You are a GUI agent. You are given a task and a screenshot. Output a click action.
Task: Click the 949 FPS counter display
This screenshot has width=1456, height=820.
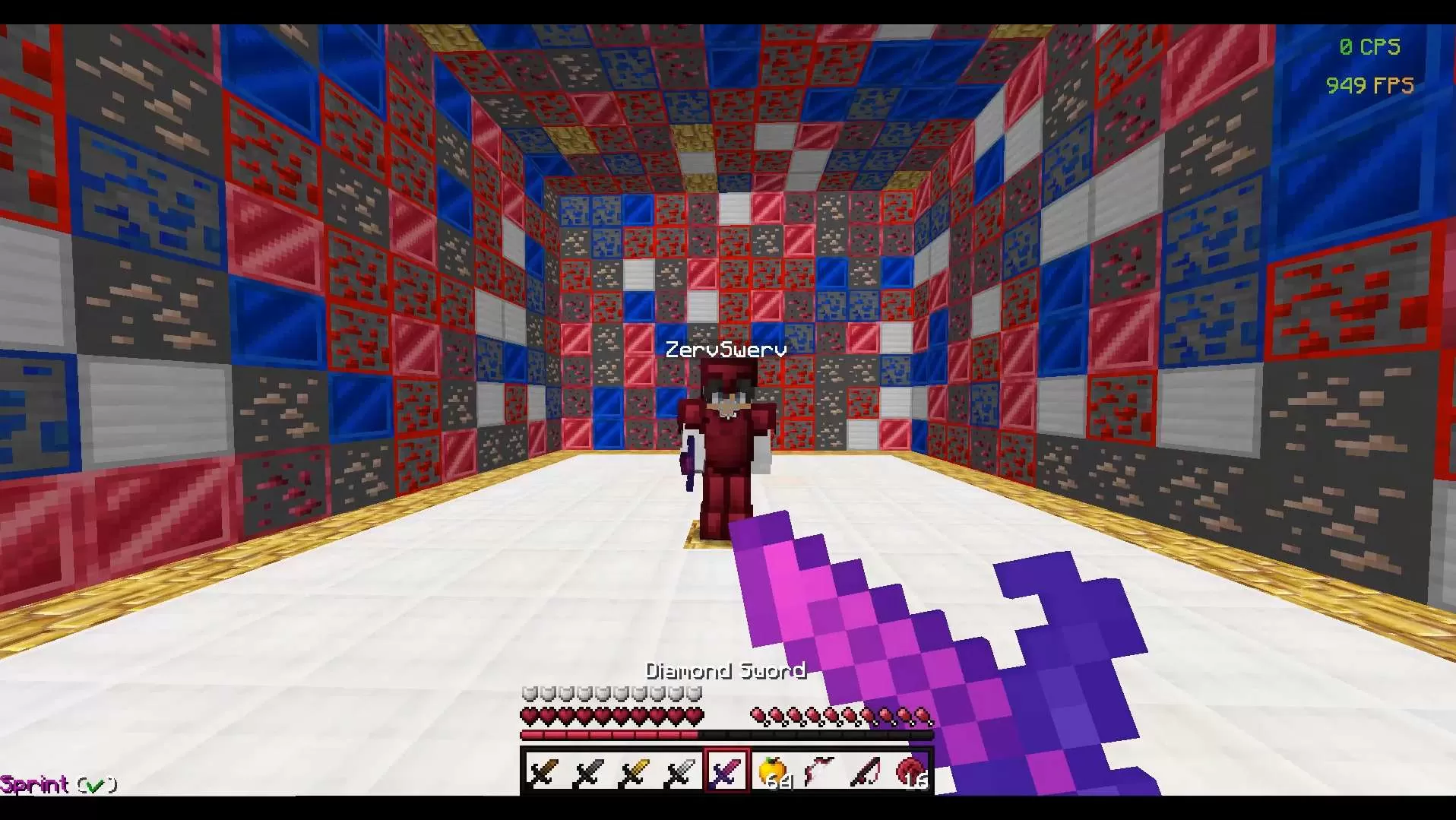point(1370,85)
